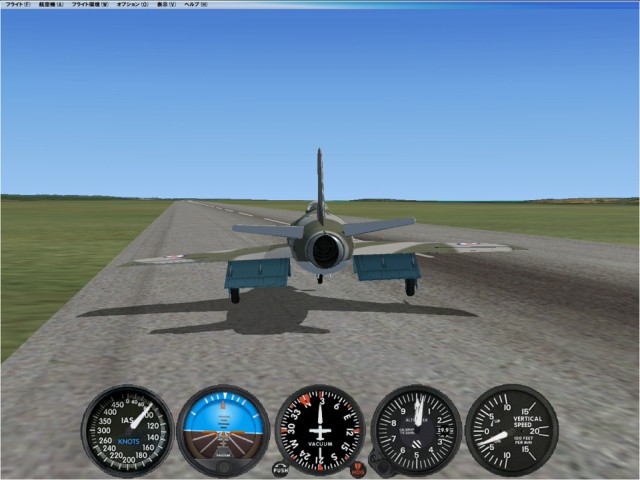Open the 表示 (View) menu

tap(166, 5)
